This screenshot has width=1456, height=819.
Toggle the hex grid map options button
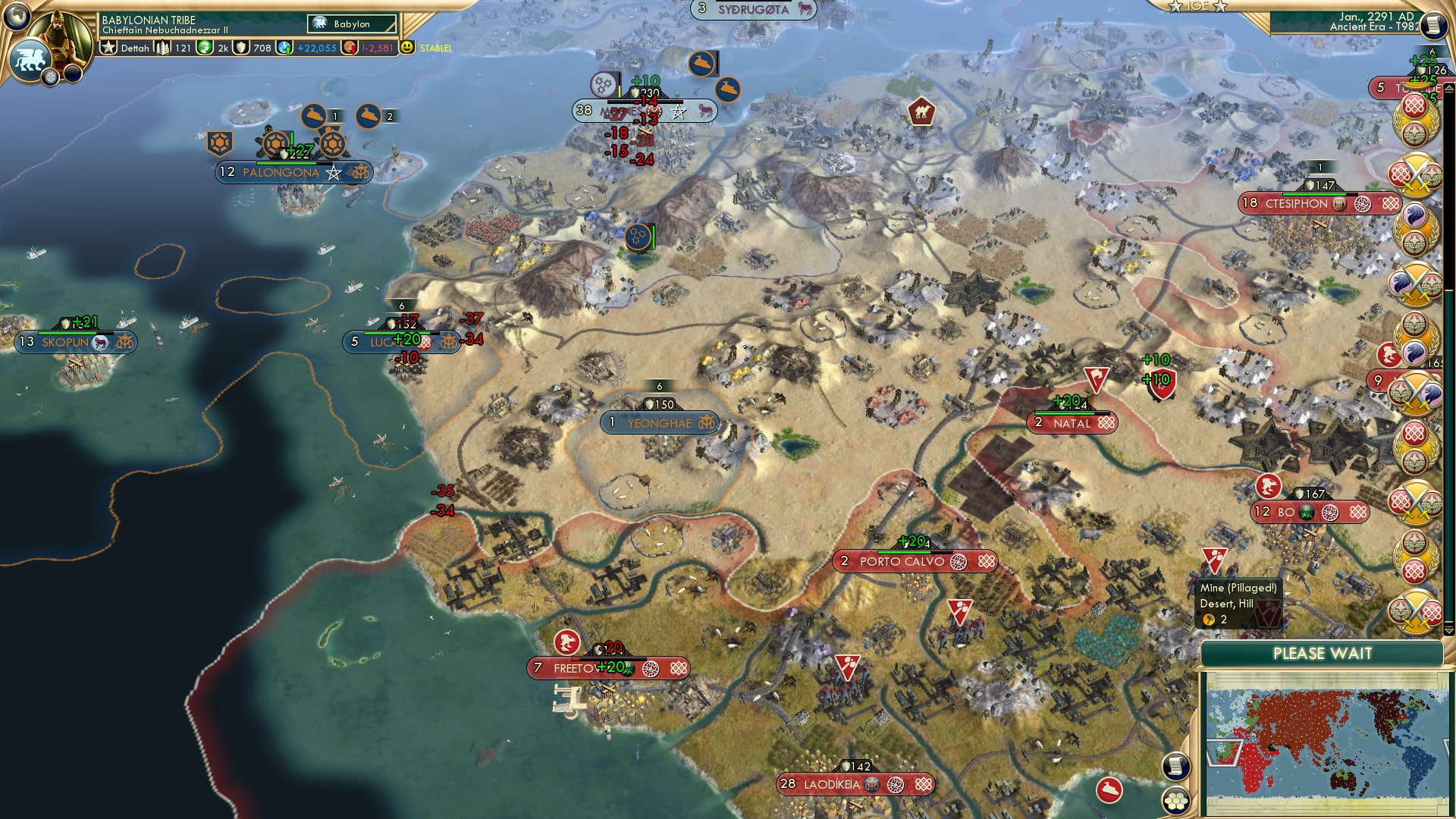tap(1175, 801)
